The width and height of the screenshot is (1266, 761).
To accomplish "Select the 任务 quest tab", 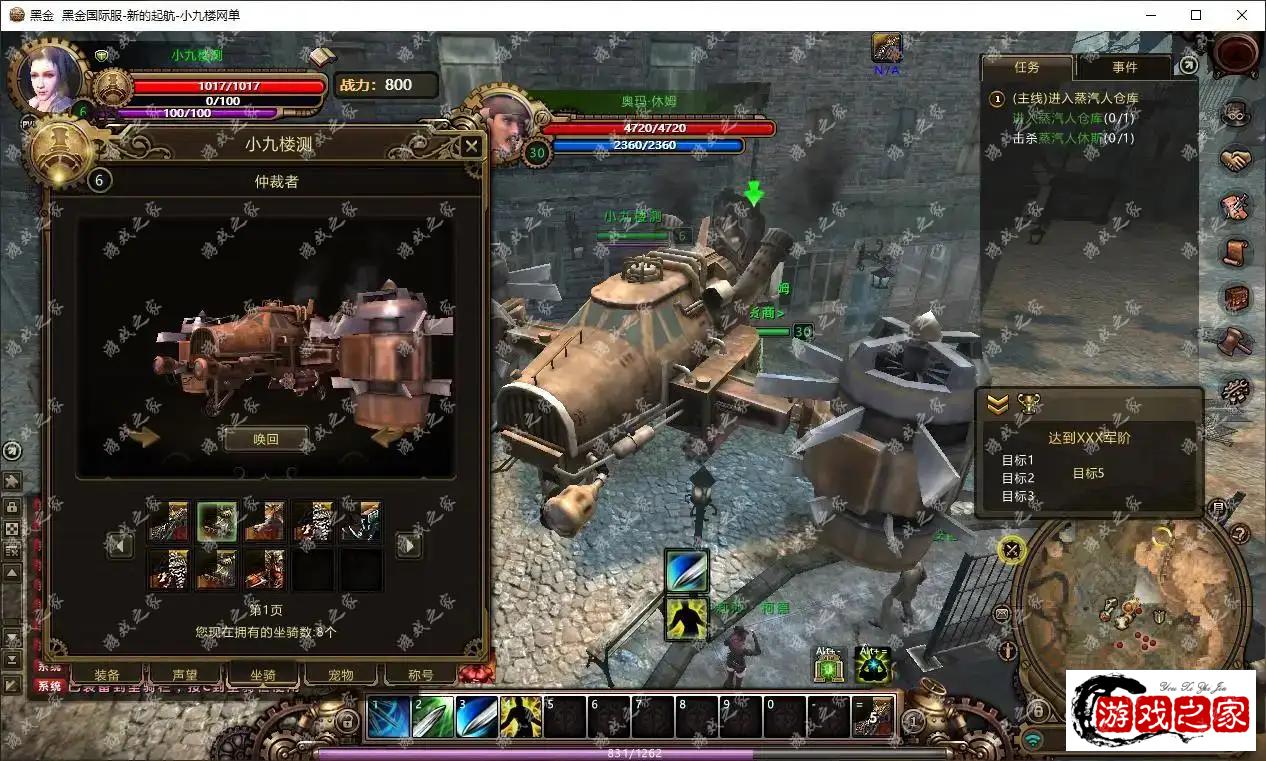I will 1027,67.
